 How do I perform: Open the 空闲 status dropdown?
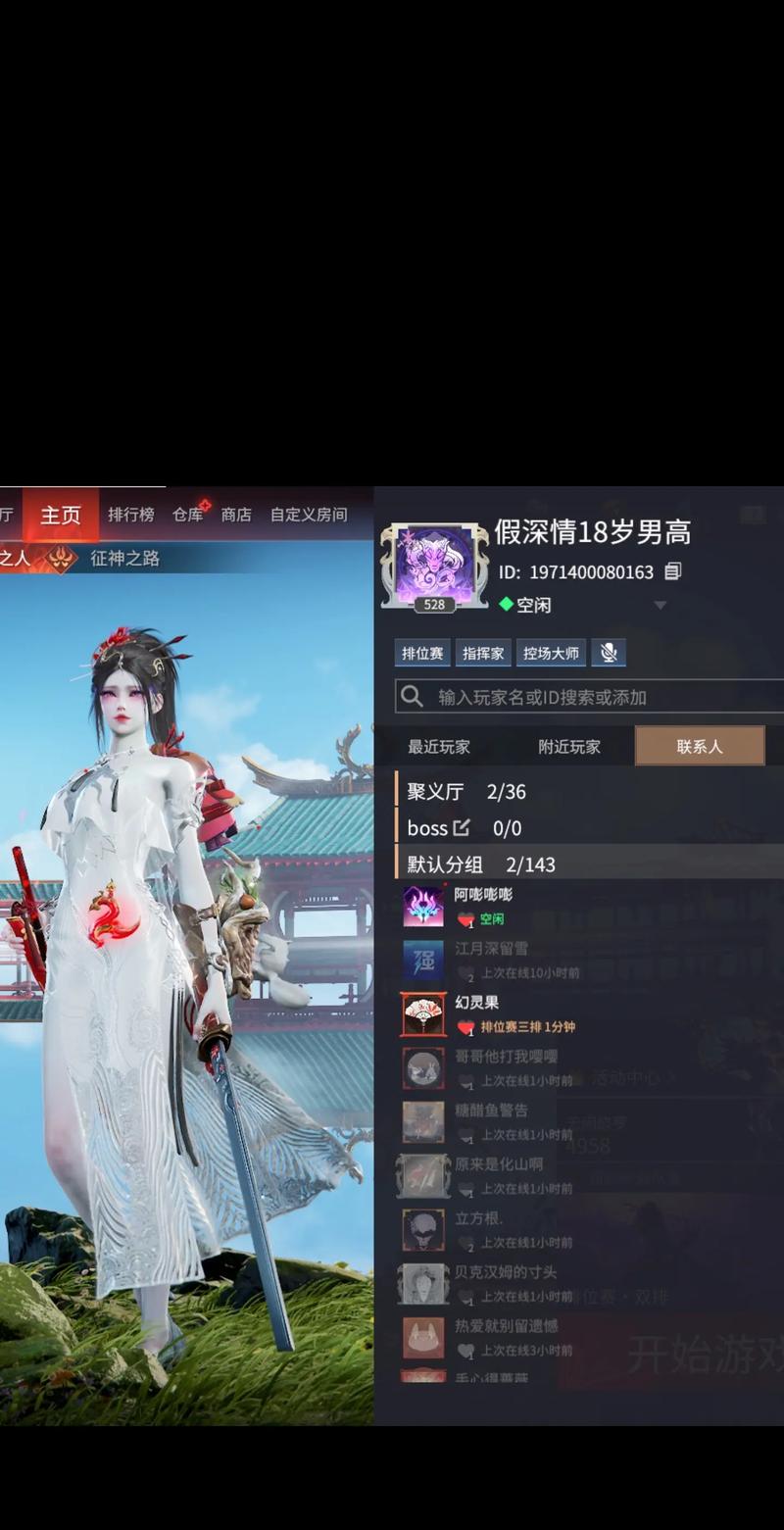point(661,605)
